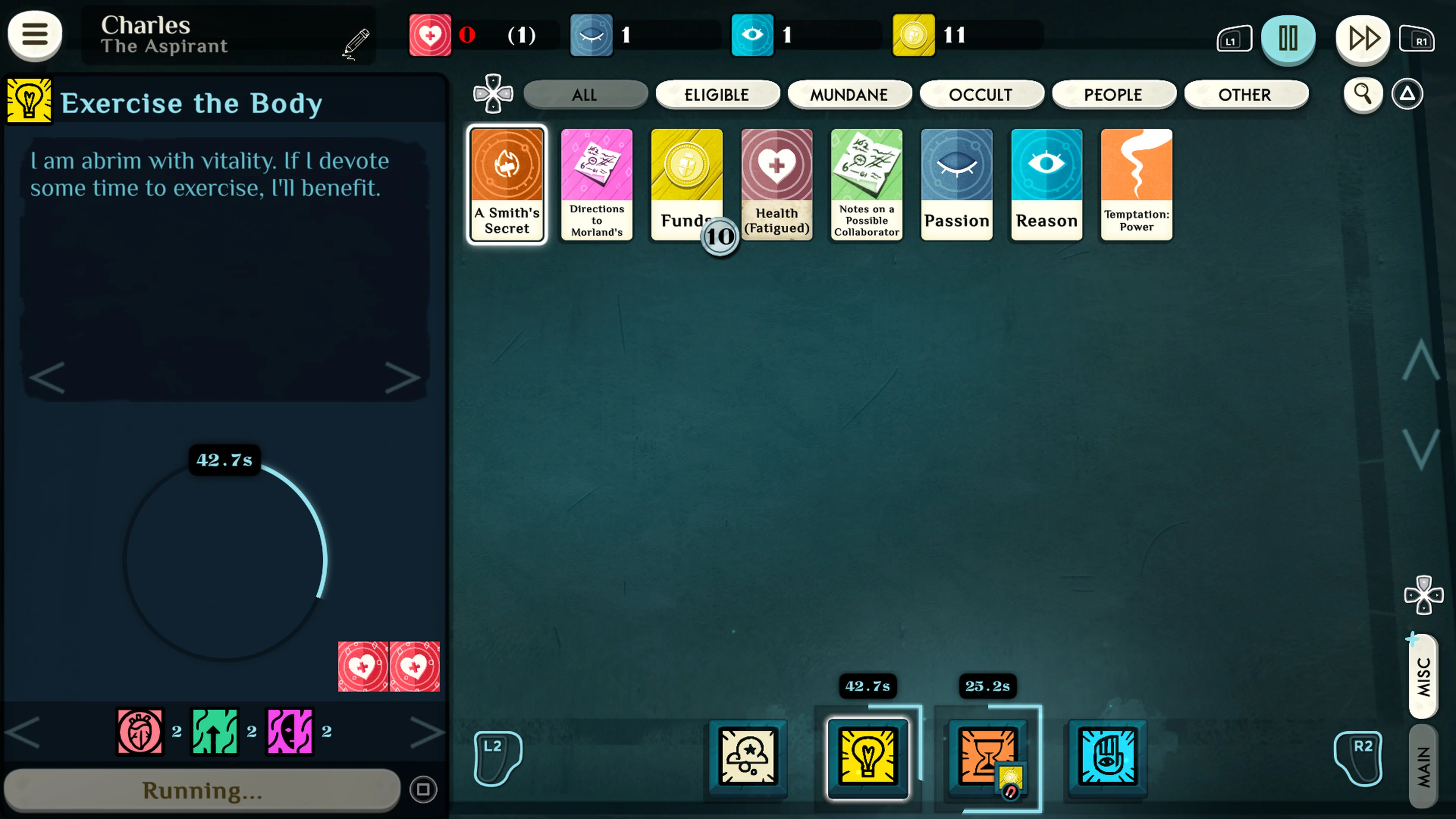This screenshot has height=819, width=1456.
Task: Open the card search magnifier
Action: tap(1363, 94)
